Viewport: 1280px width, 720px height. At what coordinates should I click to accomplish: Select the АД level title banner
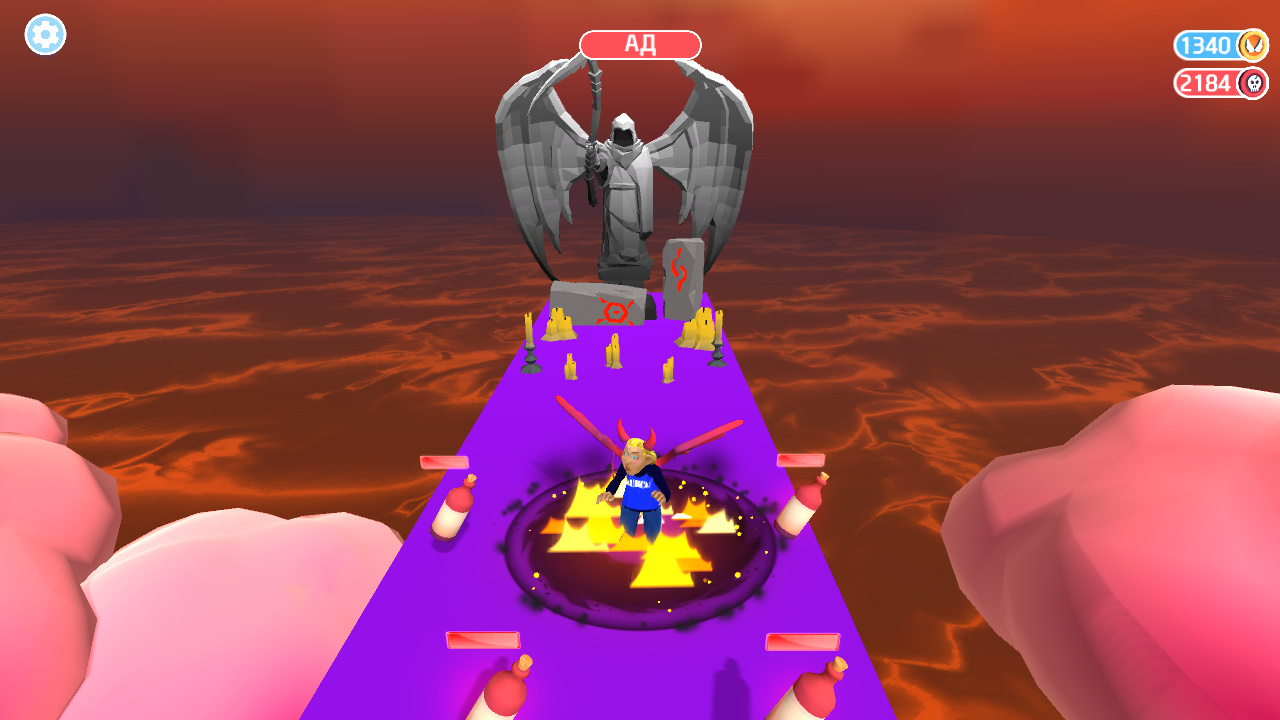point(641,43)
